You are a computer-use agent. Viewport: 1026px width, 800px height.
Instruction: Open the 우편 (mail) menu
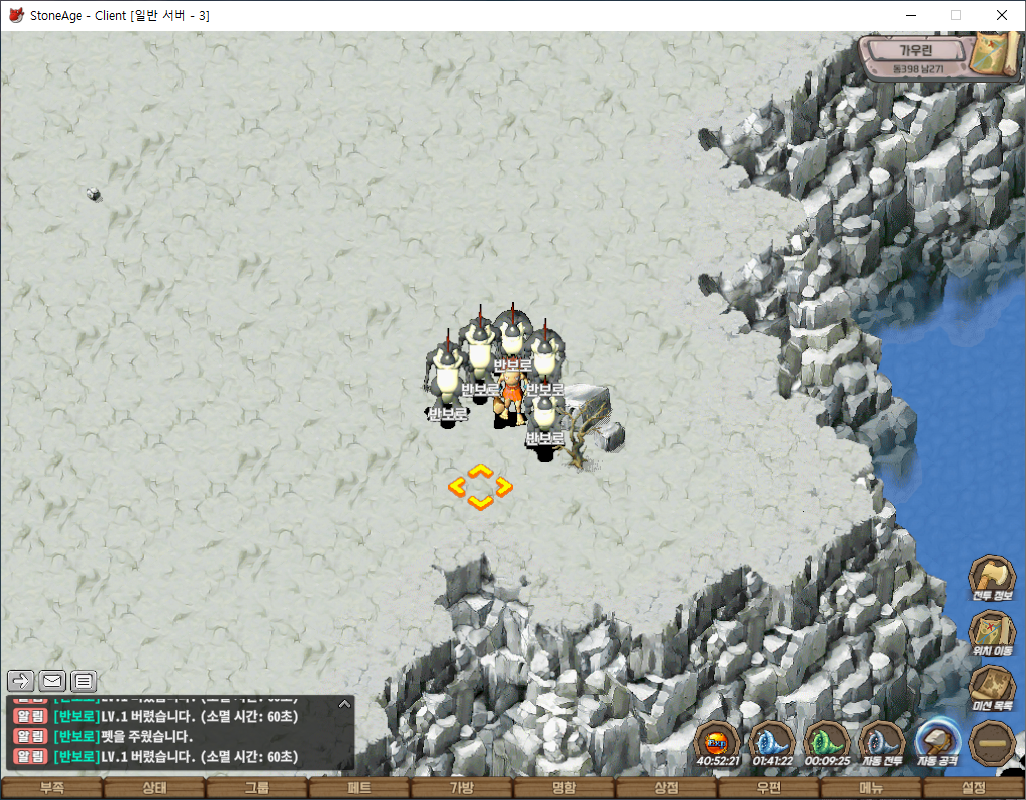pos(769,788)
